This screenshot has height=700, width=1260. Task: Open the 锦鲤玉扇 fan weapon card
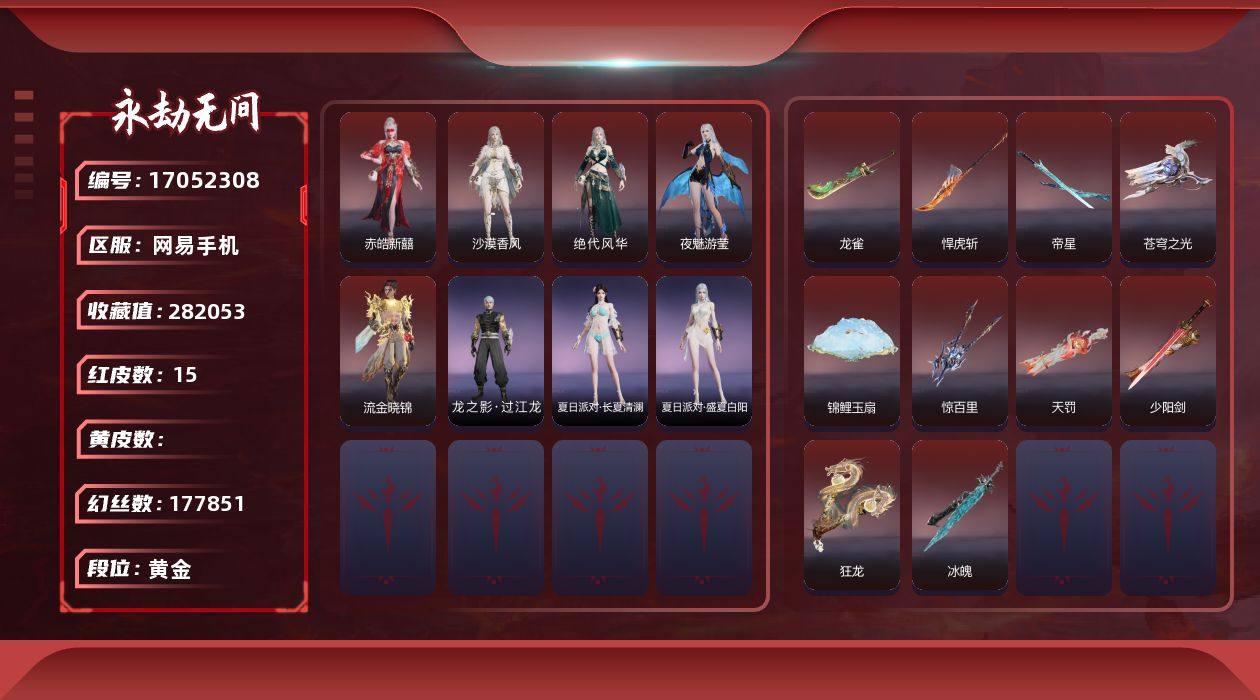coord(852,350)
